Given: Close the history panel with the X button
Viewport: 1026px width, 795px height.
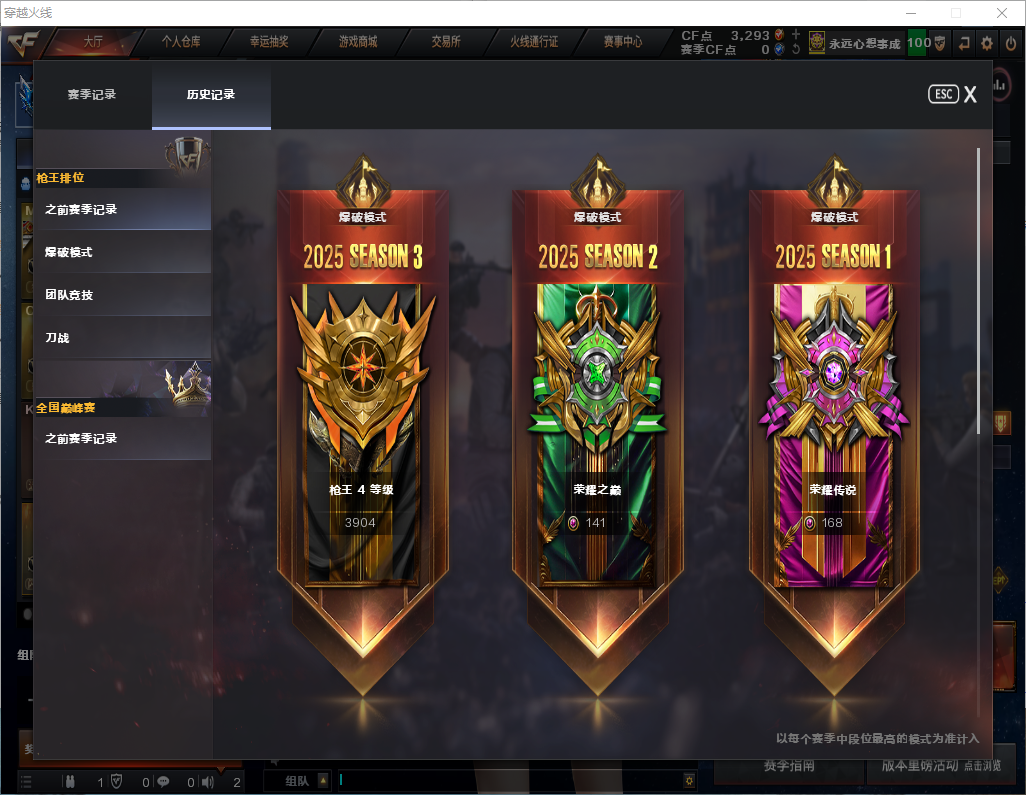Looking at the screenshot, I should (x=970, y=95).
